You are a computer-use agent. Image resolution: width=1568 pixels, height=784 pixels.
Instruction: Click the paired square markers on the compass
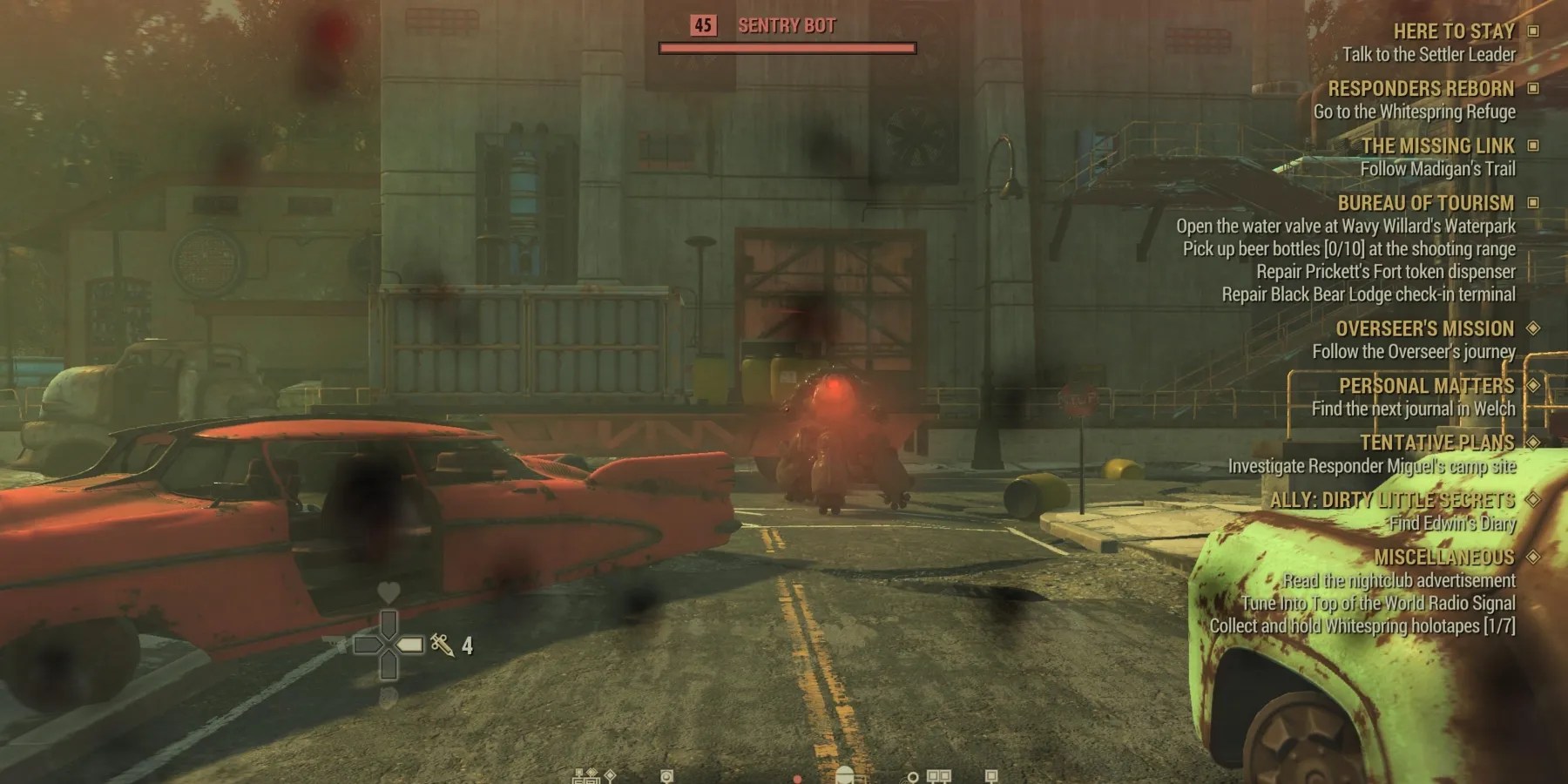938,777
